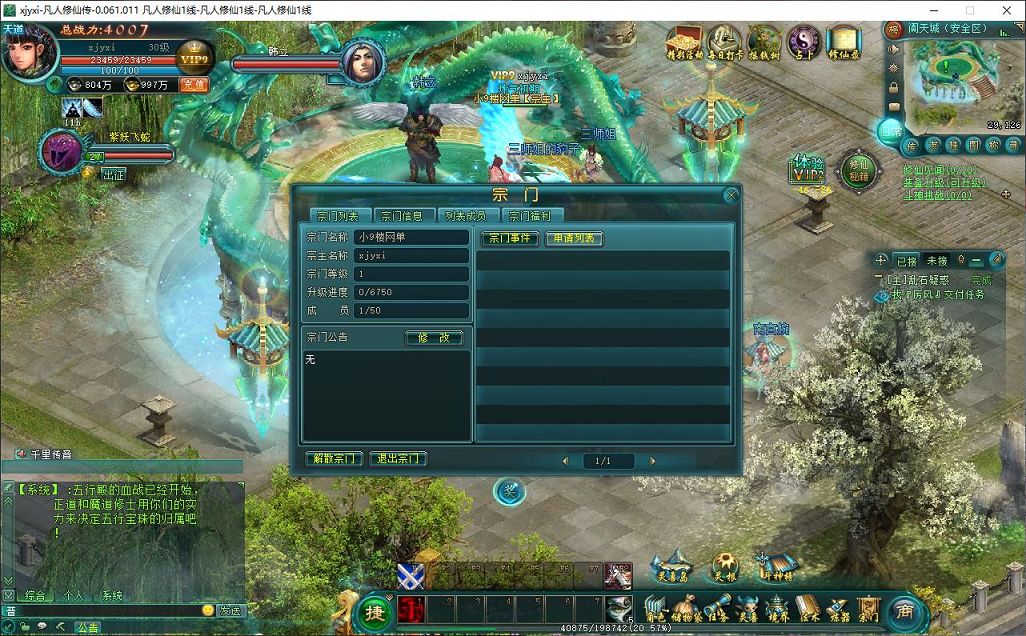The height and width of the screenshot is (636, 1026).
Task: Click the 阔天城 minimap
Action: (950, 80)
